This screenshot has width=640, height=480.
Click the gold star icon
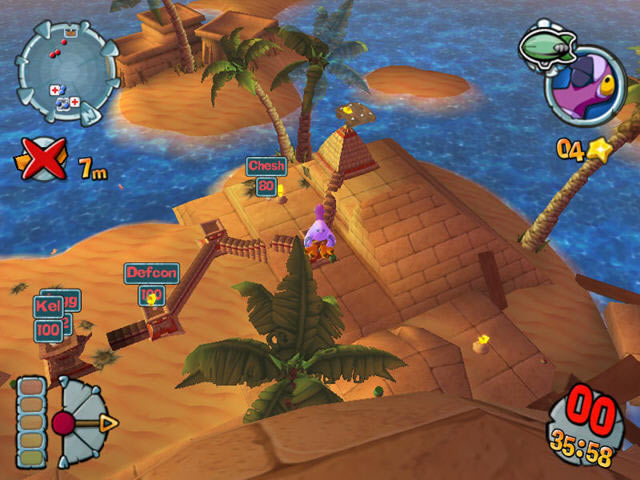(599, 150)
